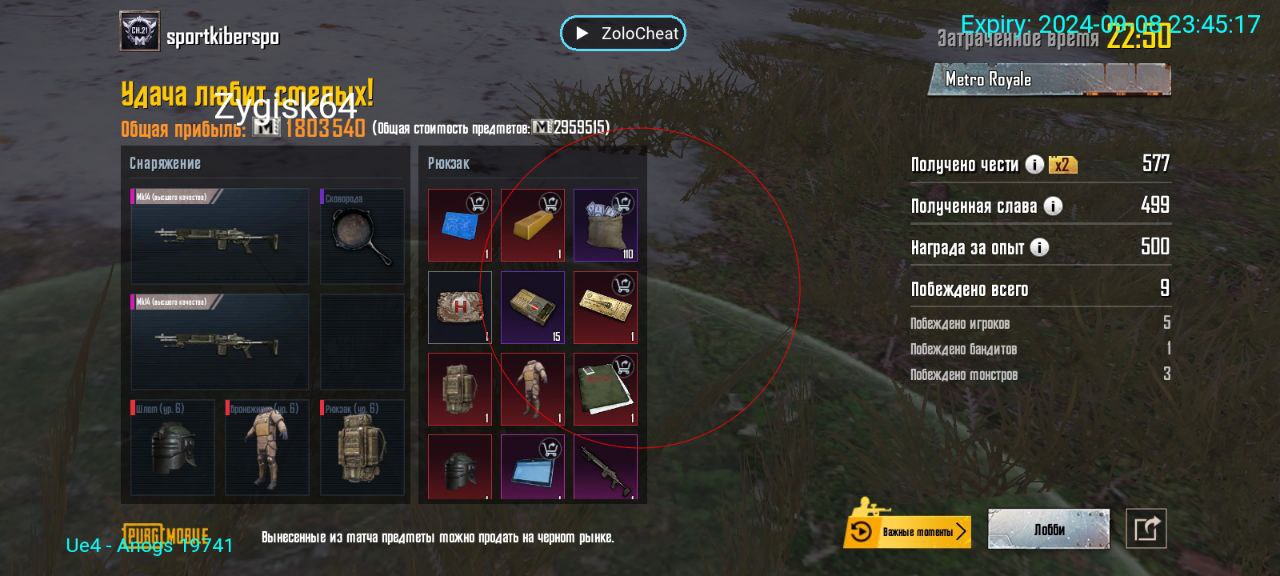Click the ZoloCheat overlay play button
The image size is (1280, 576).
click(x=580, y=33)
